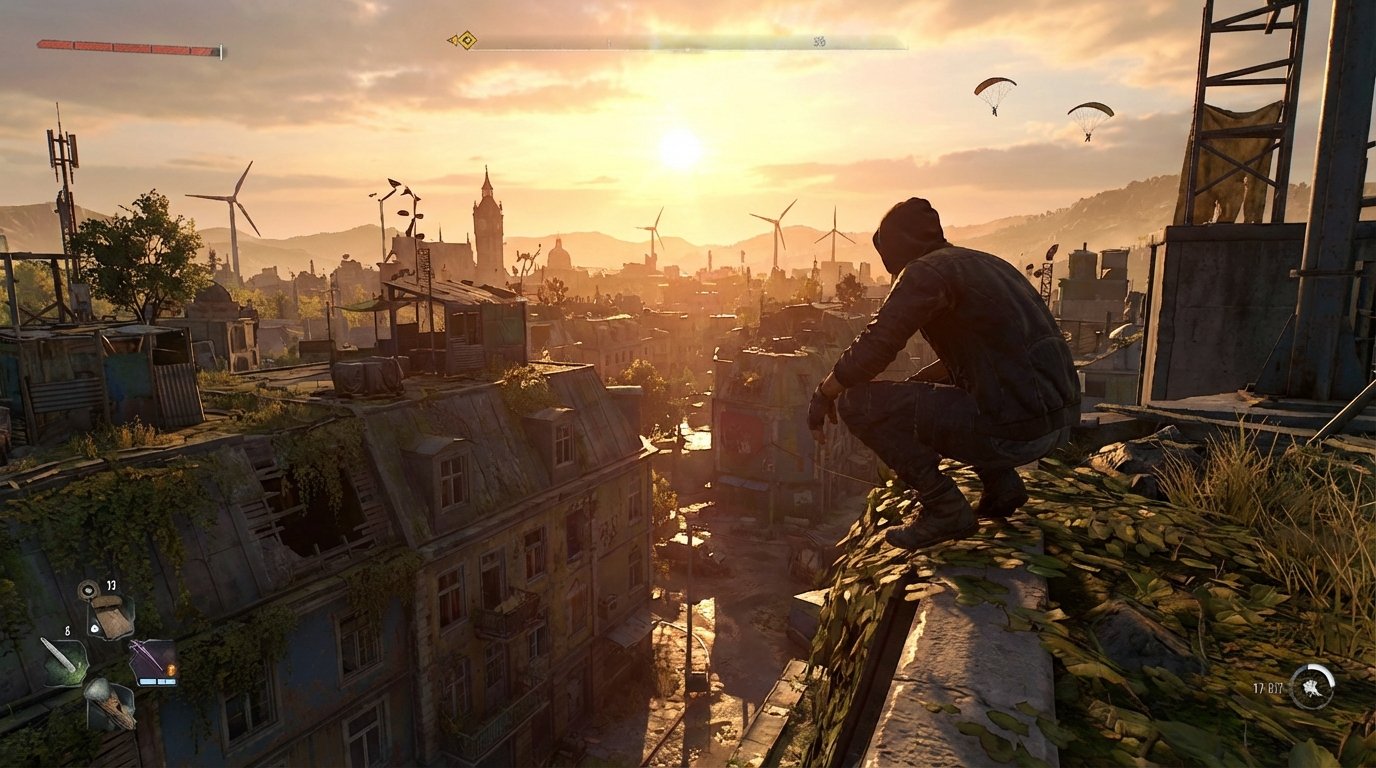Click the circular camera lens icon above the bandage
1376x768 pixels.
88,590
